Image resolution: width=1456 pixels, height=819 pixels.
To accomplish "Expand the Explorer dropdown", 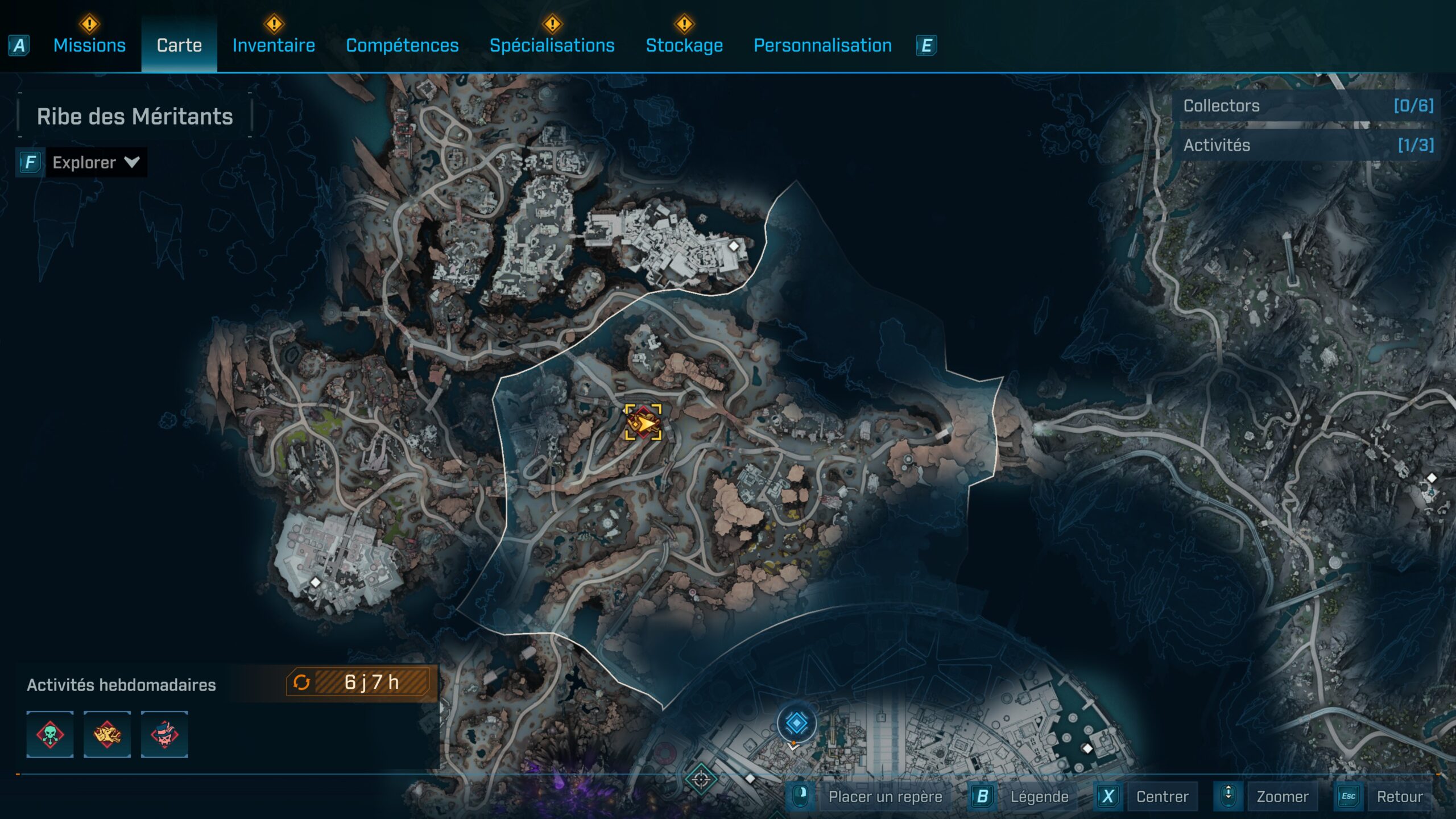I will click(x=96, y=163).
